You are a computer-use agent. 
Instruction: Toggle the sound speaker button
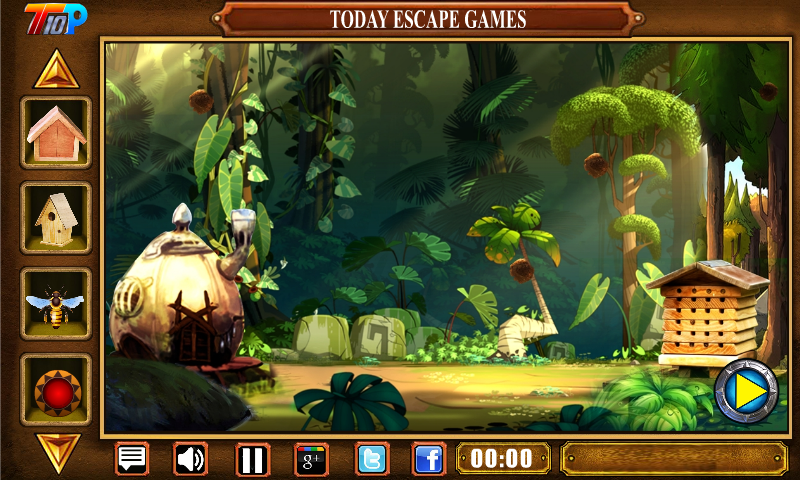coord(191,459)
